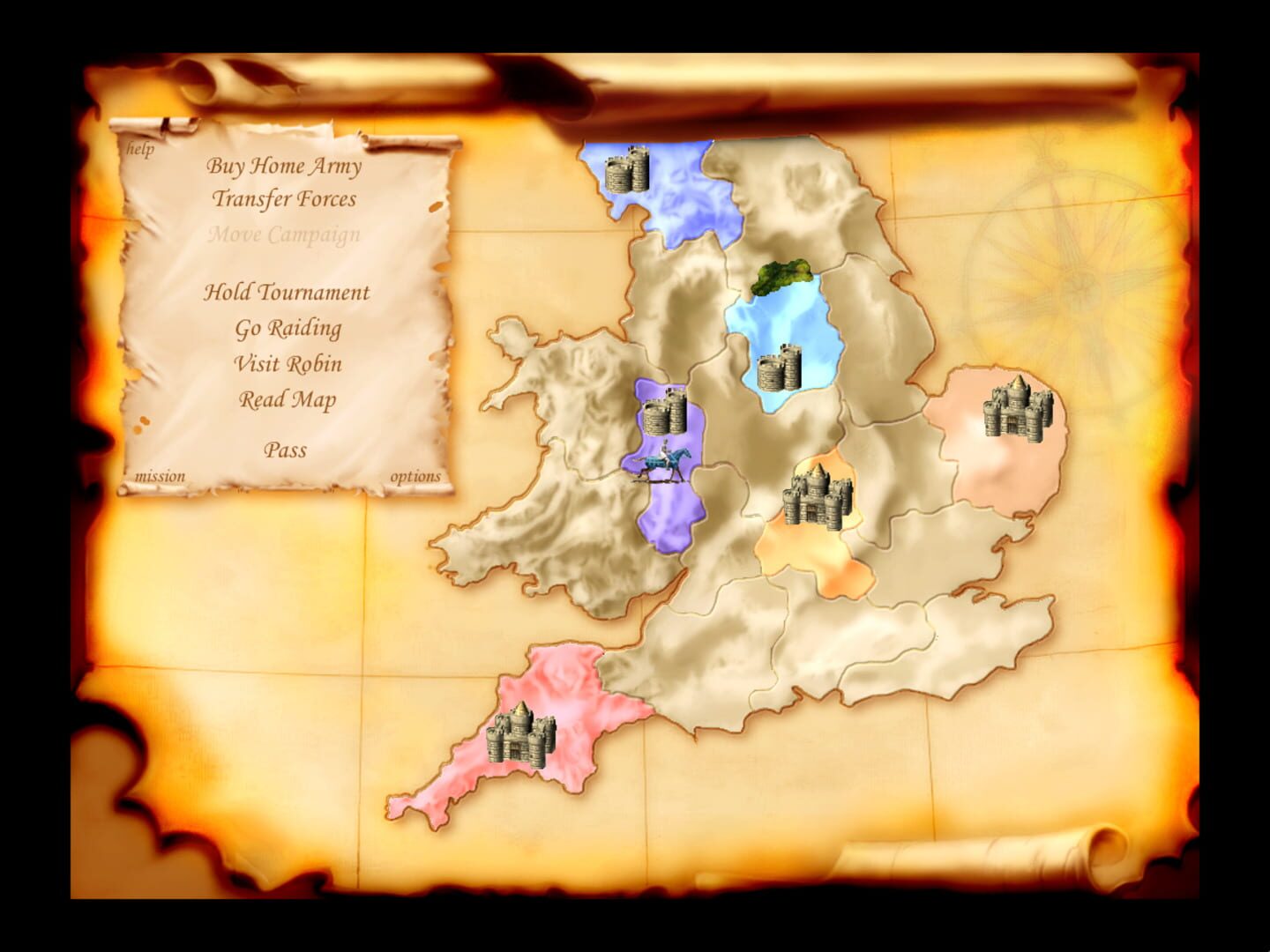Click Buy Home Army
Screen dimensions: 1270x952
pyautogui.click(x=287, y=166)
